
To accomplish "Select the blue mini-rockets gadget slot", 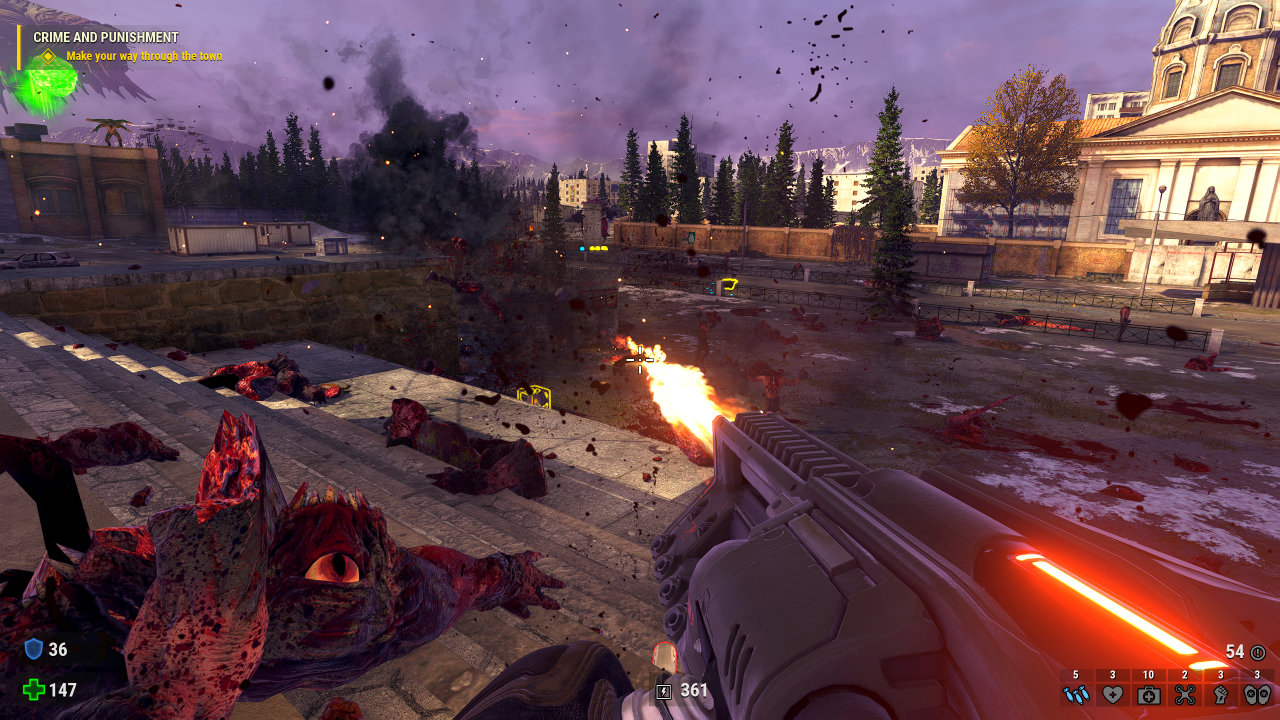I will 1076,694.
